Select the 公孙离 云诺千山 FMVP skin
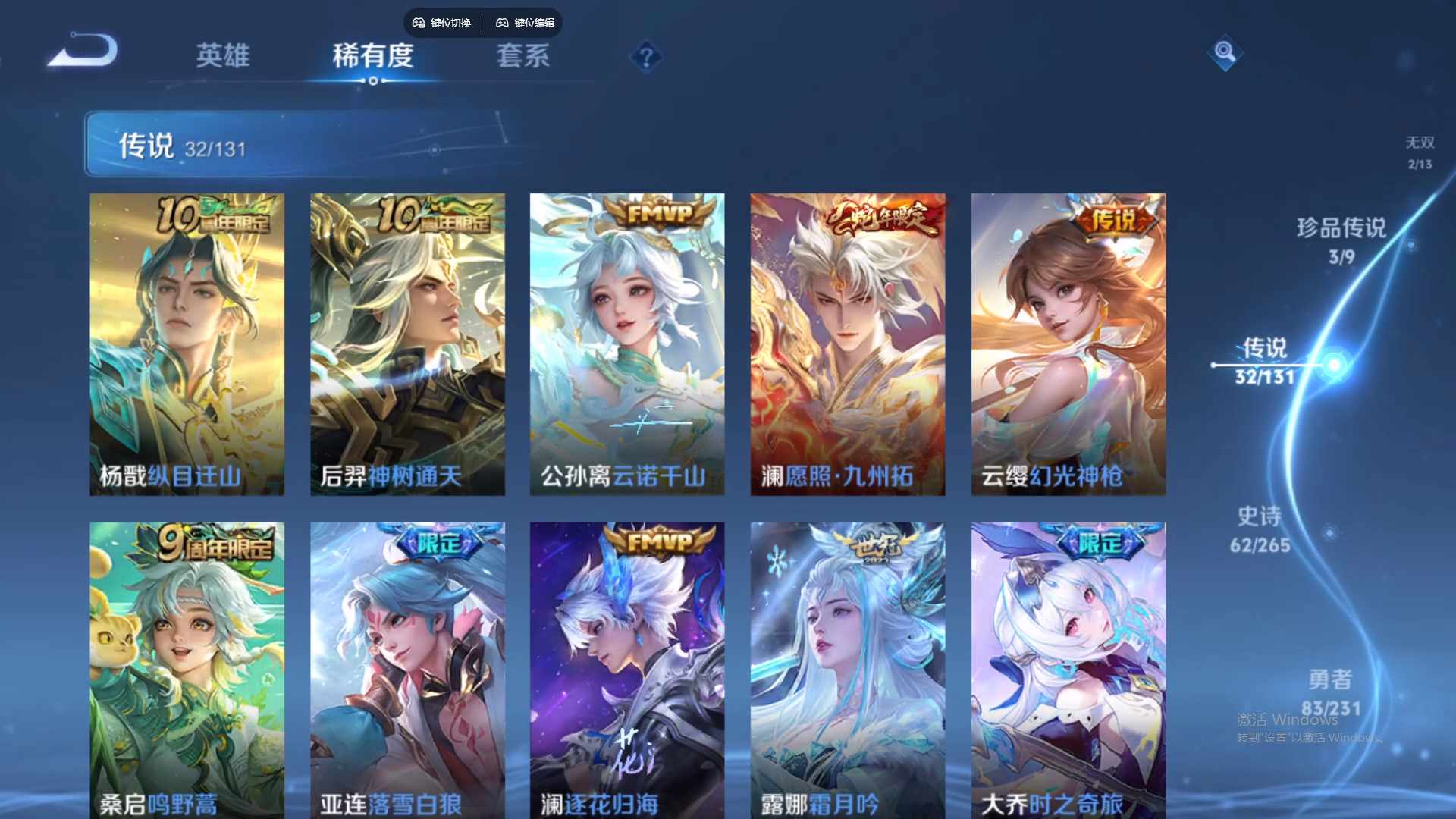1456x819 pixels. (x=628, y=341)
